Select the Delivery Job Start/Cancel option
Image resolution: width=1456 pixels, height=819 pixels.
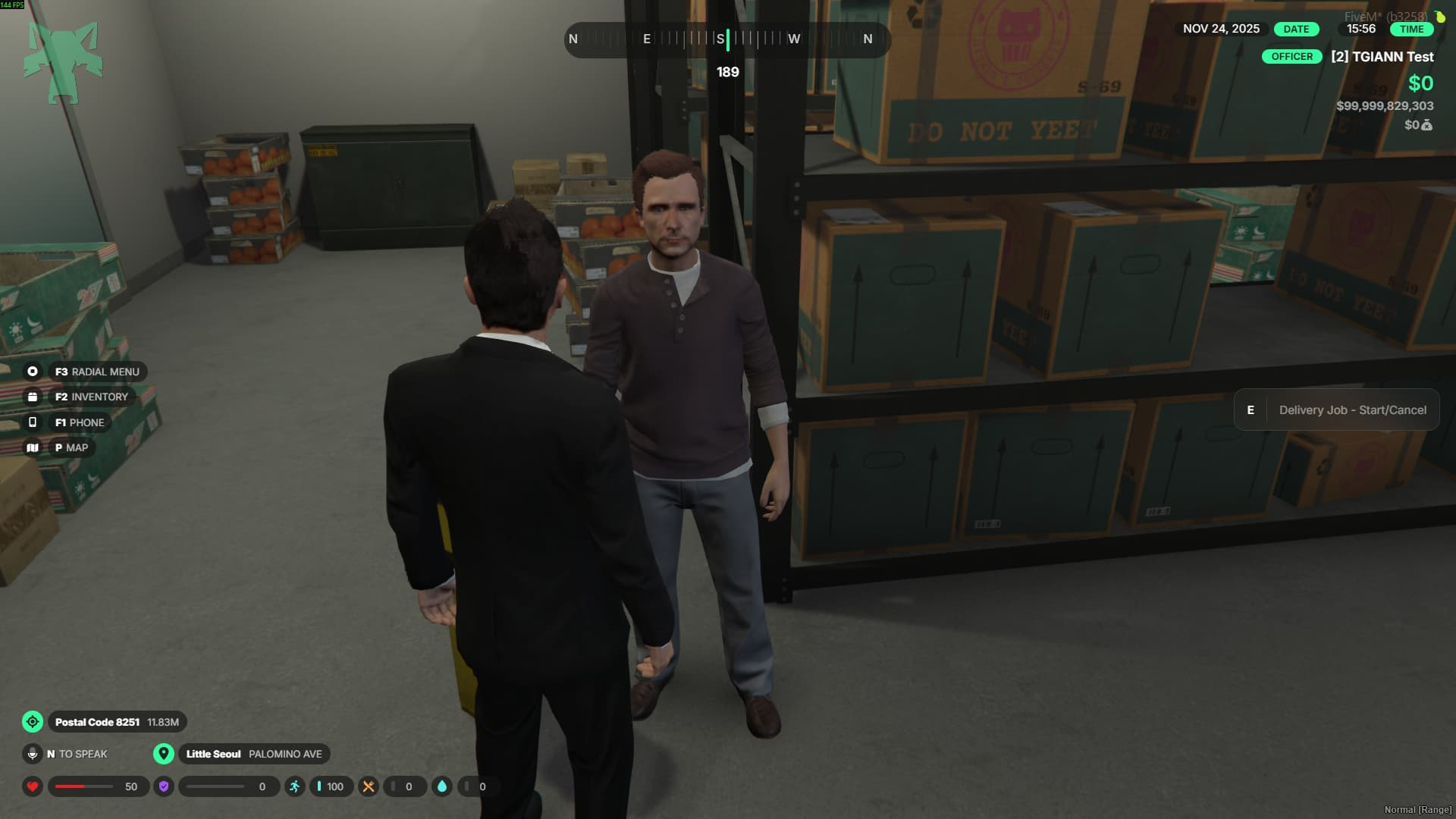pyautogui.click(x=1336, y=410)
